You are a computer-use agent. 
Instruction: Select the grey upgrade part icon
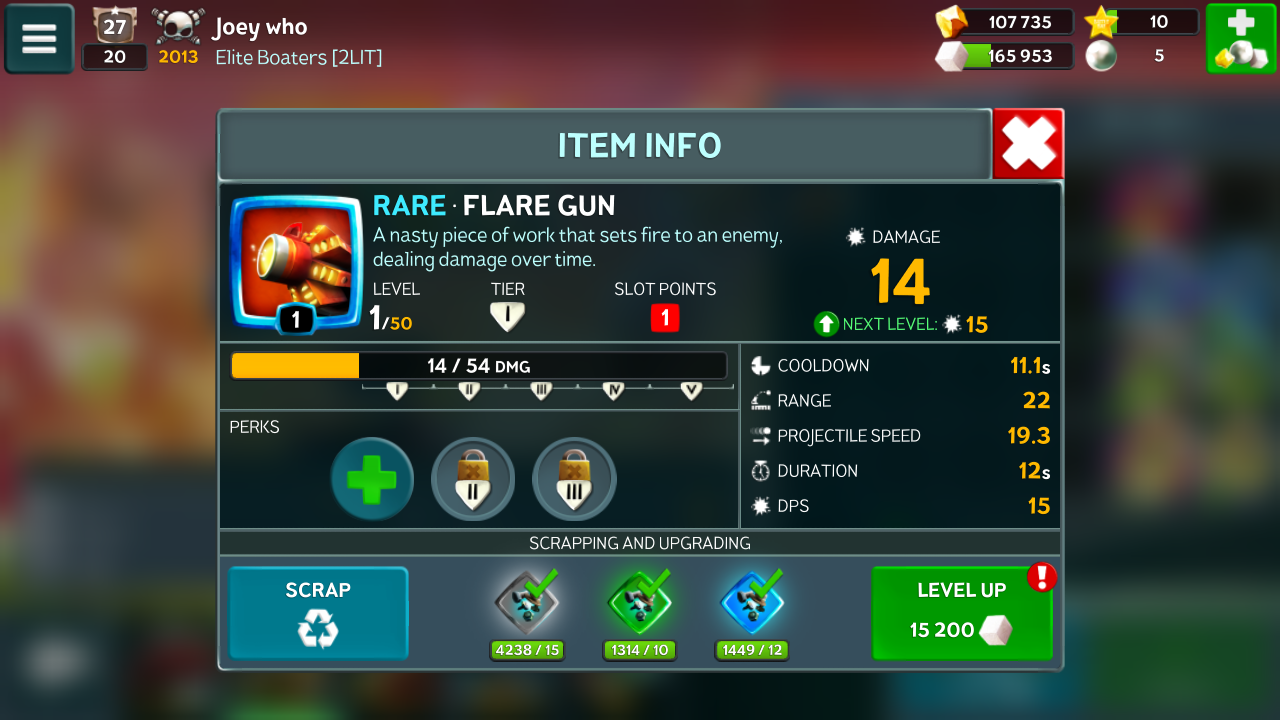(527, 604)
